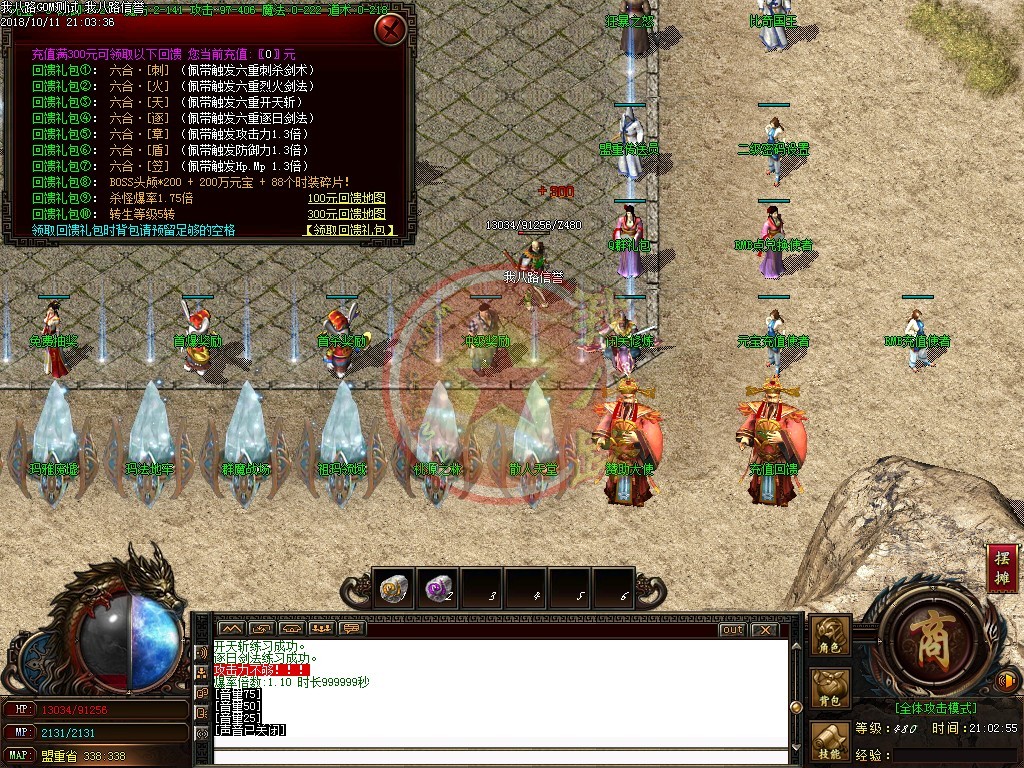Use the gold scroll in hotbar slot 1
Image resolution: width=1024 pixels, height=768 pixels.
(393, 589)
